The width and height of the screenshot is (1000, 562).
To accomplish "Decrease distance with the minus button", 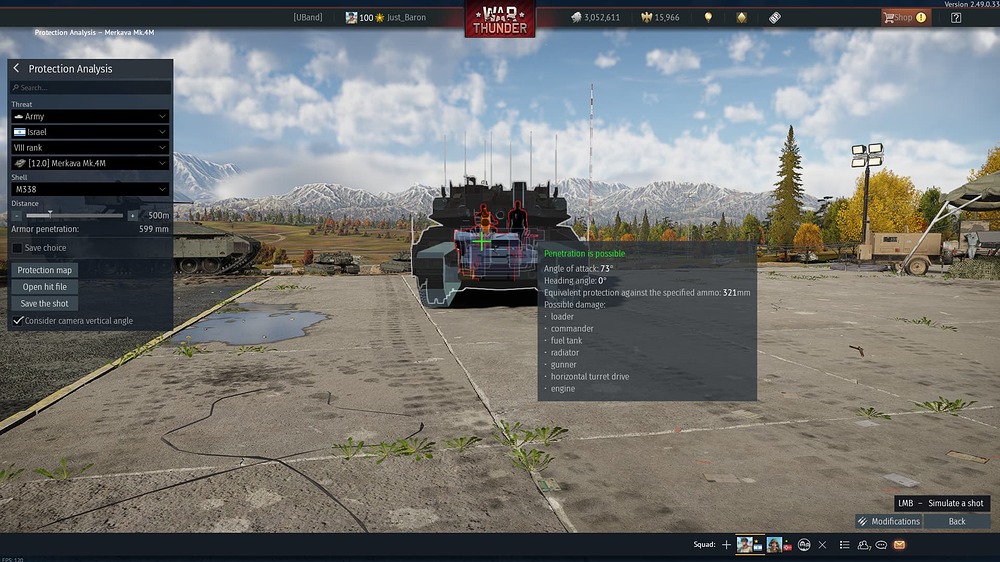I will coord(17,215).
